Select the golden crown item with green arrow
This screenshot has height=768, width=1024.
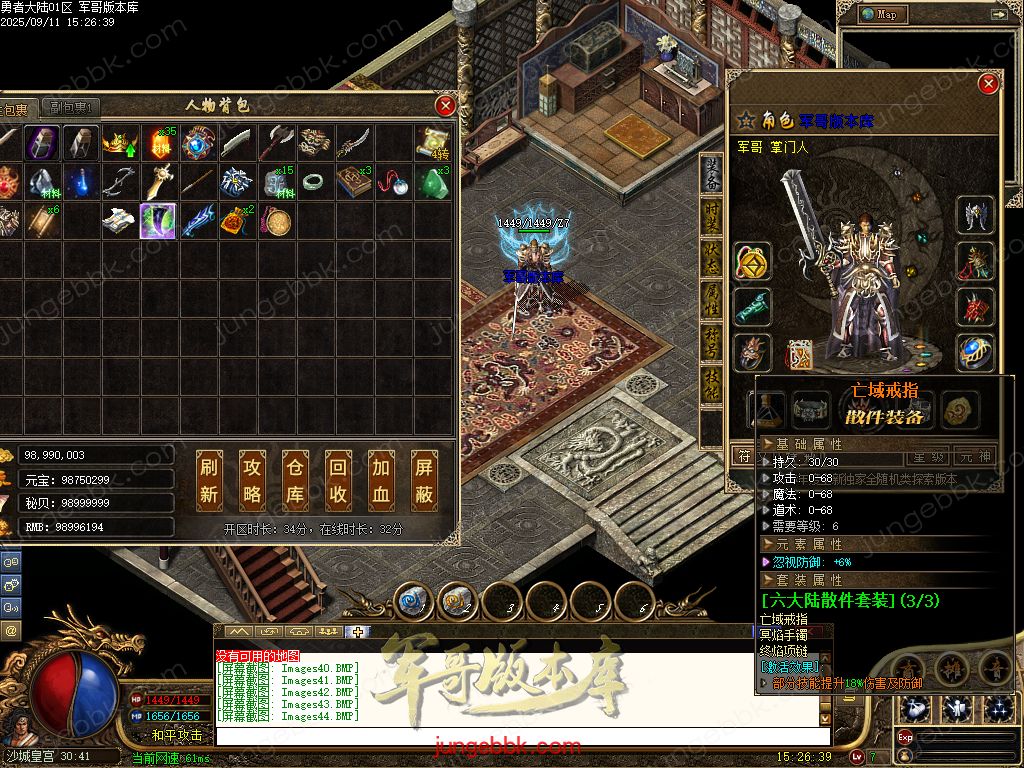119,144
